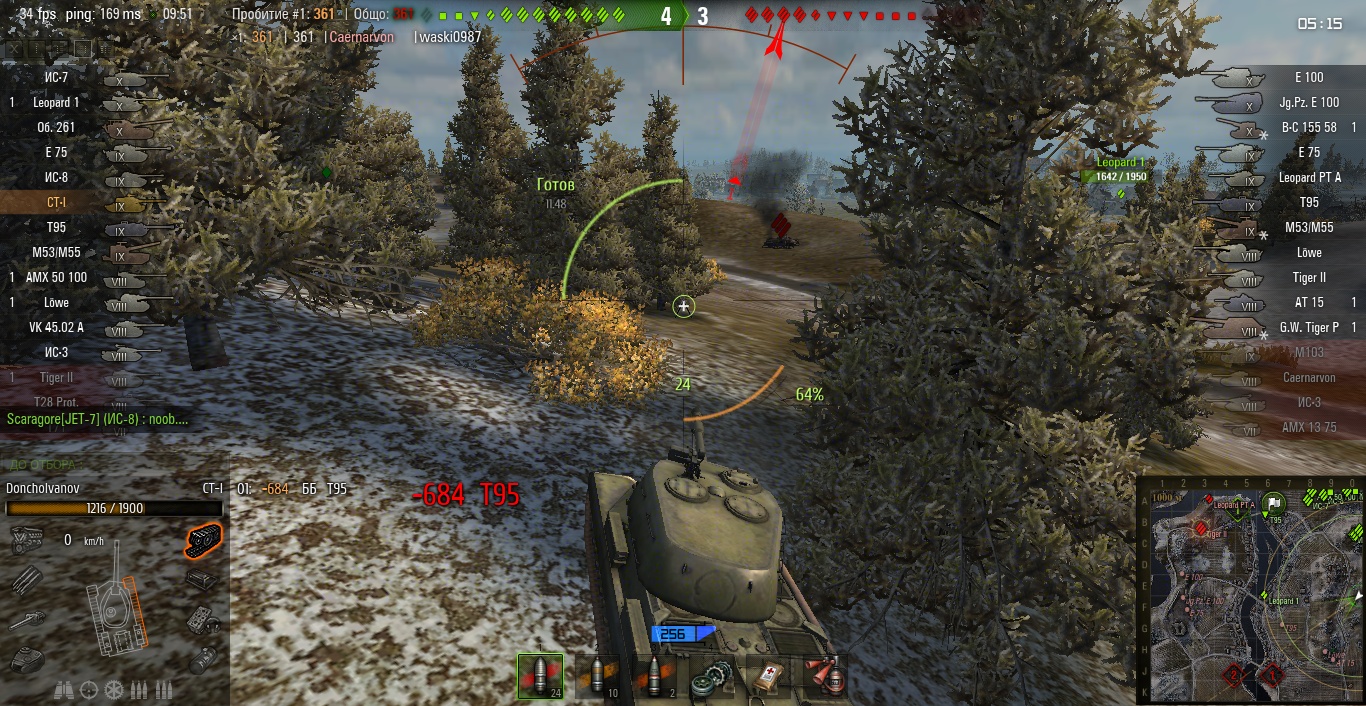The height and width of the screenshot is (706, 1366).
Task: Click the green base flag on minimap
Action: coord(1273,502)
